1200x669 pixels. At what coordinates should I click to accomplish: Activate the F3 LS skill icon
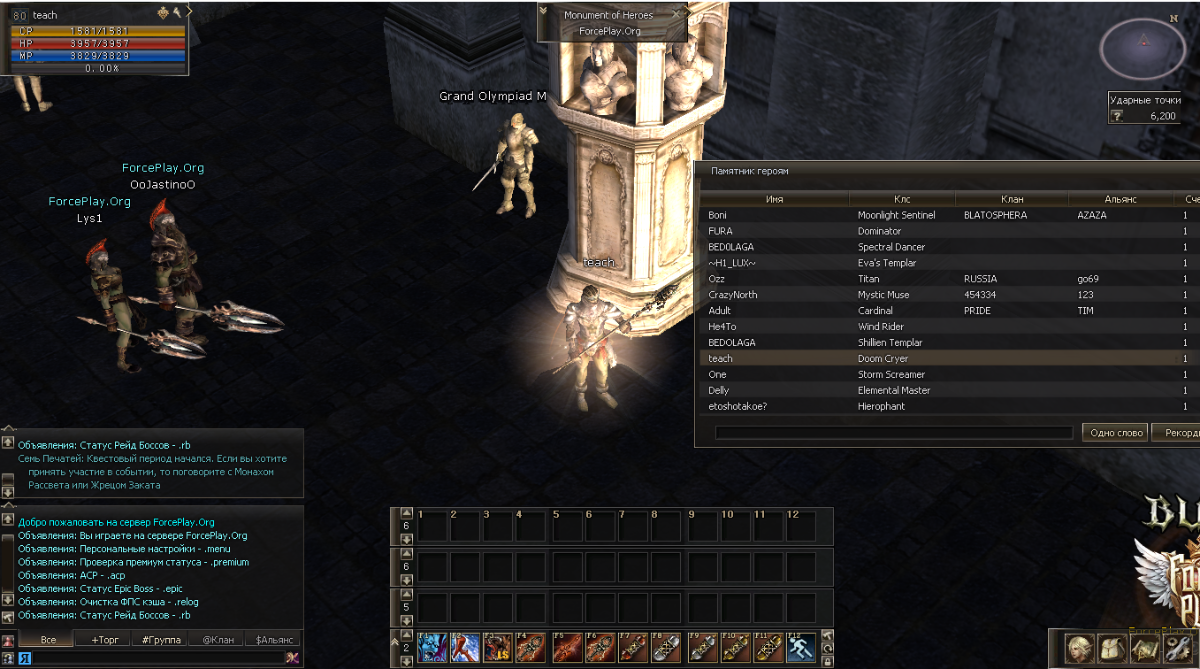(498, 647)
